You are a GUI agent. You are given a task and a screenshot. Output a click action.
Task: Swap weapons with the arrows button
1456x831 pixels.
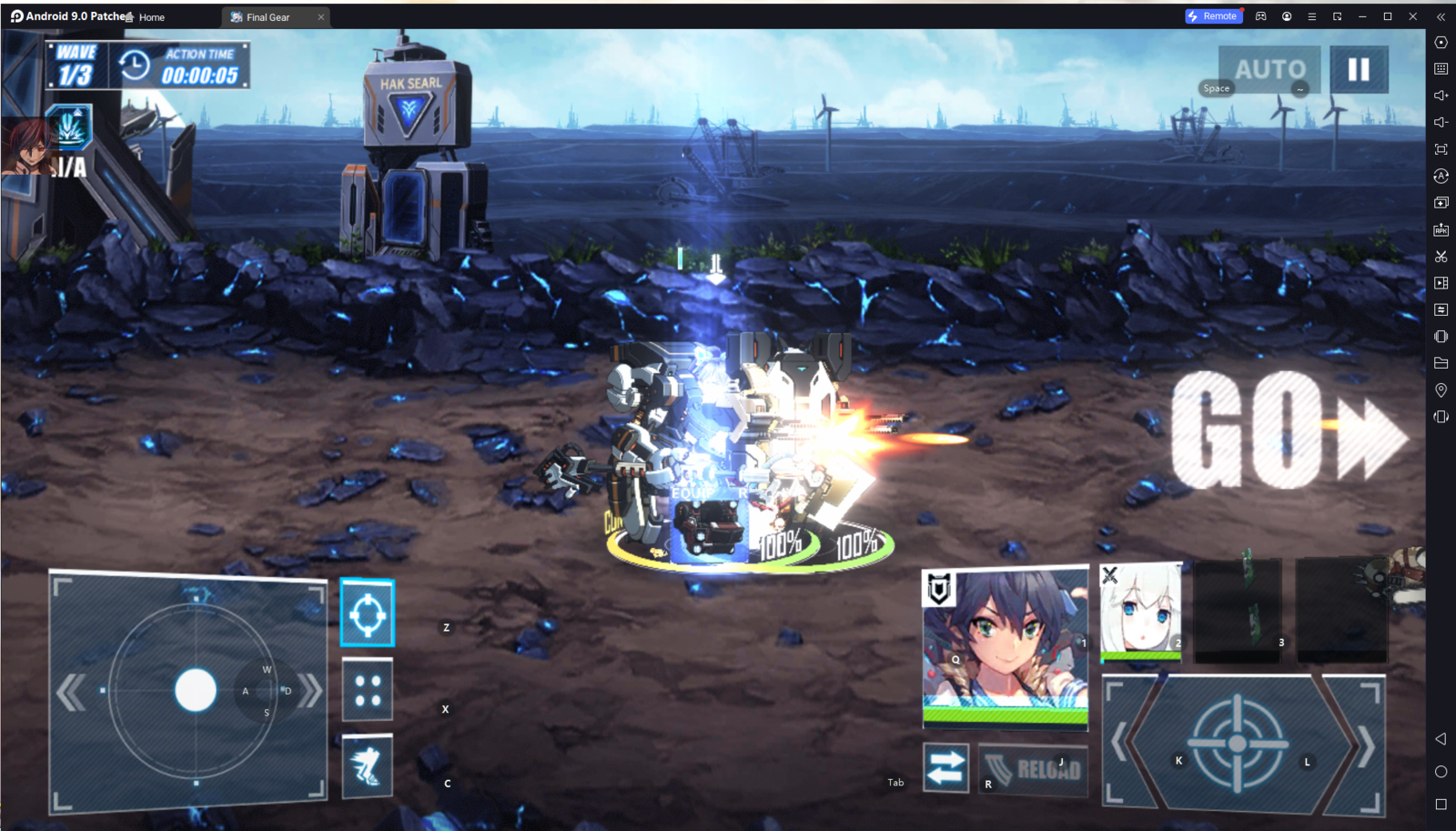tap(945, 768)
